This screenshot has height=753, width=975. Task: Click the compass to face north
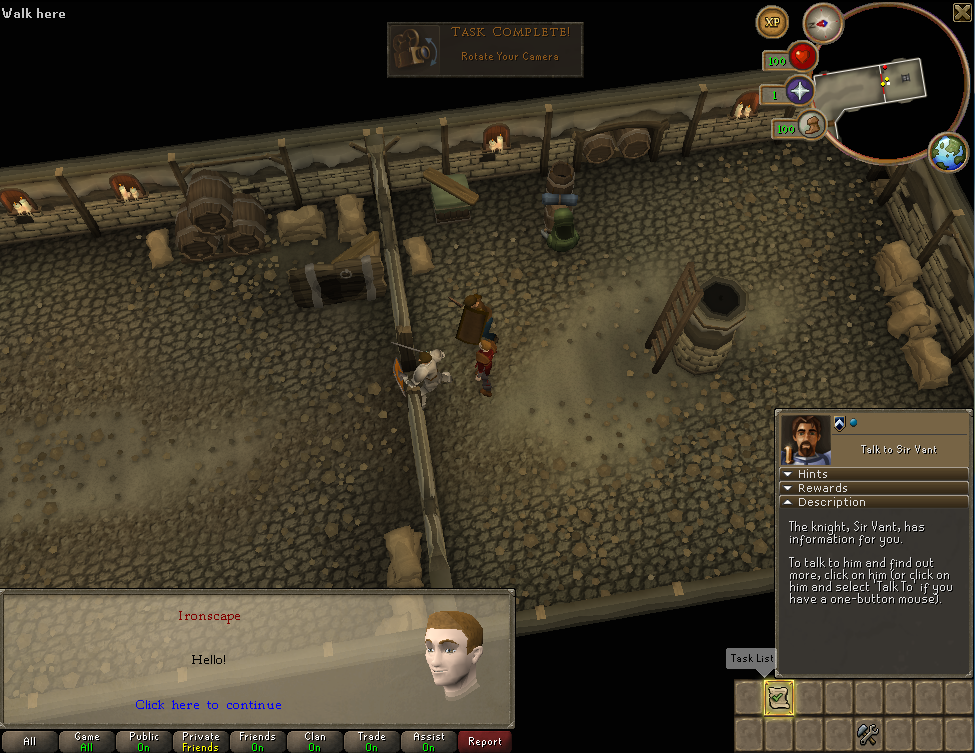(x=823, y=22)
